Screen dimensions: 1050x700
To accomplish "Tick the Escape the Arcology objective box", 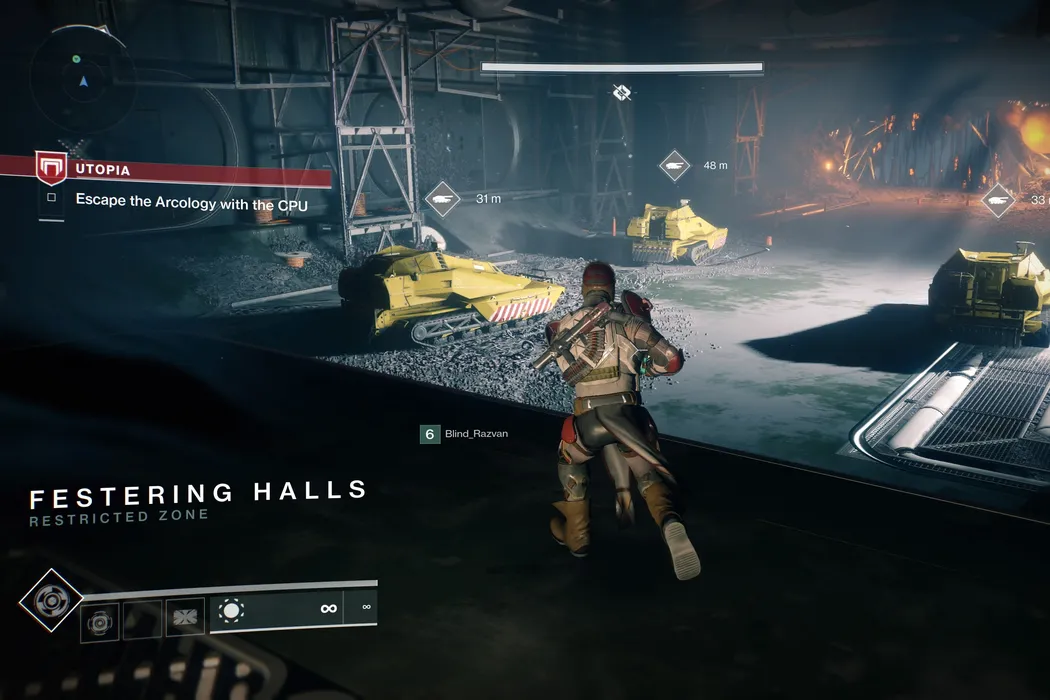I will click(x=51, y=199).
